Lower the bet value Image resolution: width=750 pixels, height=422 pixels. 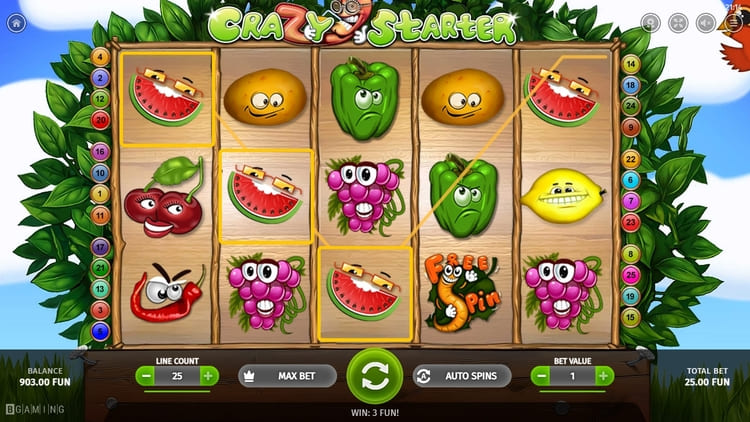coord(542,376)
